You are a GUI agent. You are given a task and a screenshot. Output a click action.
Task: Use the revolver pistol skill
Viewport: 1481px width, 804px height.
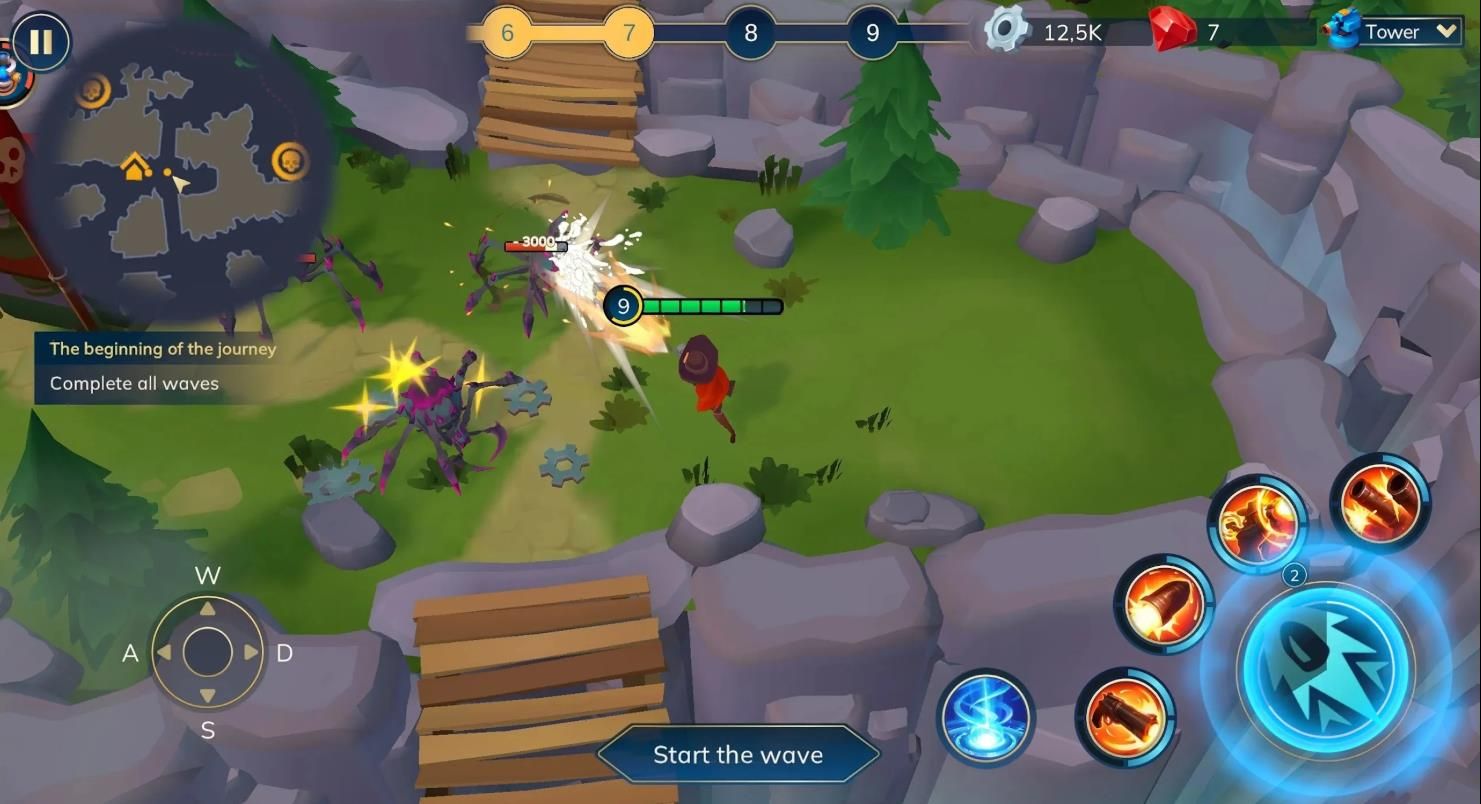(1125, 716)
